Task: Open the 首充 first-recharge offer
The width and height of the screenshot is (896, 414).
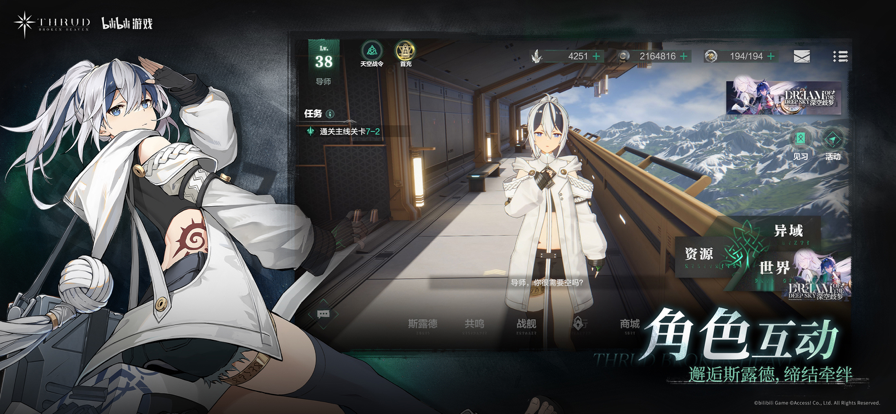Action: tap(404, 53)
